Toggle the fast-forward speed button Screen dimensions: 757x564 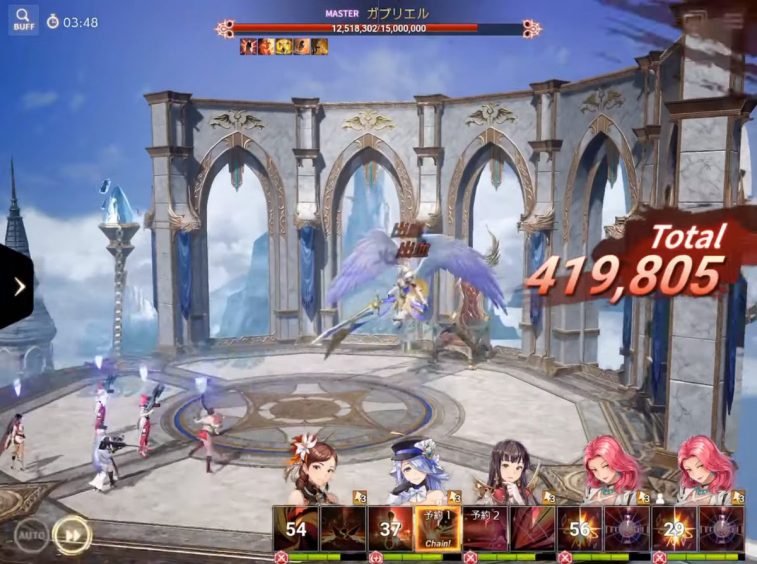point(71,534)
